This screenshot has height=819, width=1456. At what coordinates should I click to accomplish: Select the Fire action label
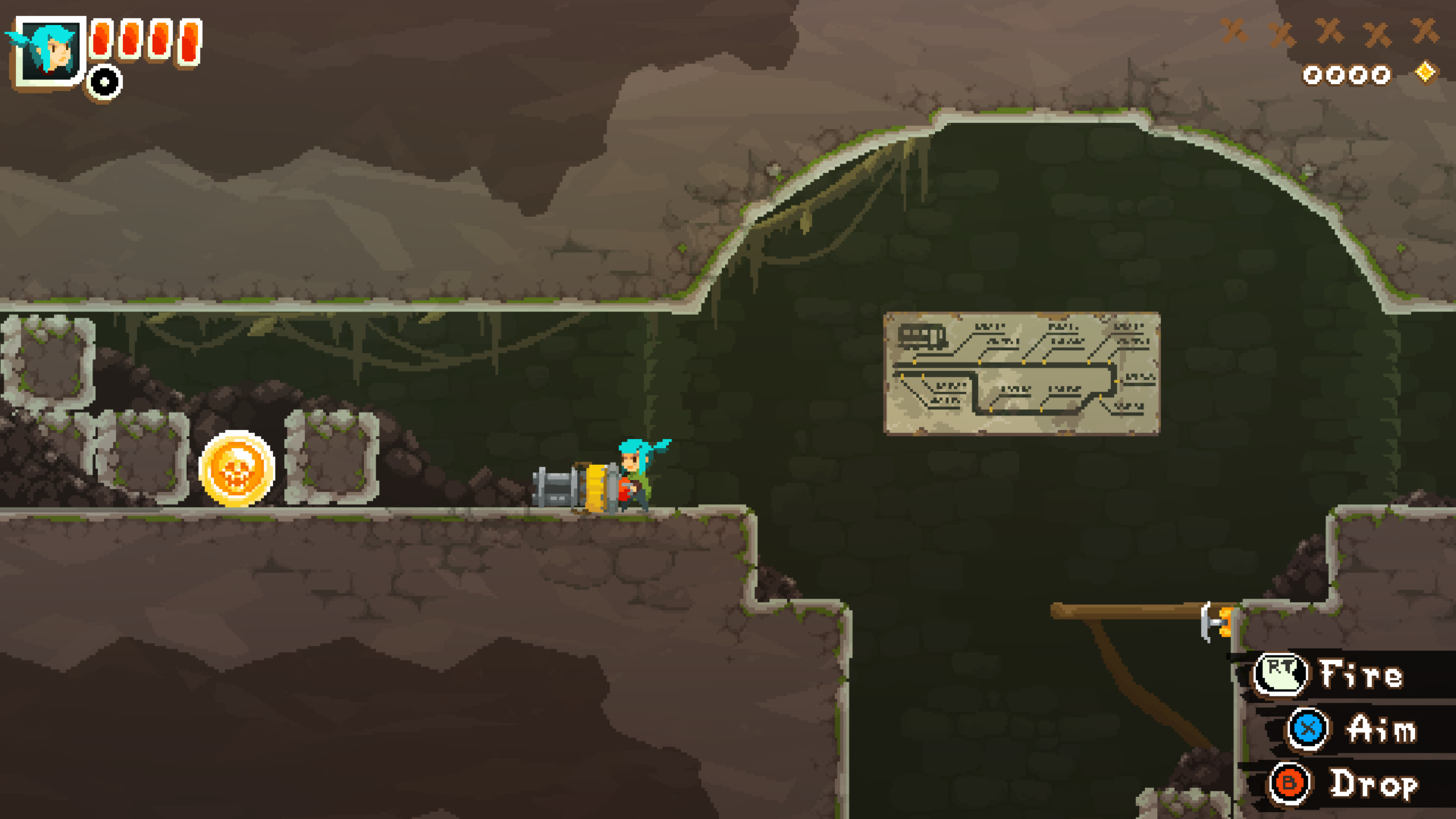click(1361, 672)
